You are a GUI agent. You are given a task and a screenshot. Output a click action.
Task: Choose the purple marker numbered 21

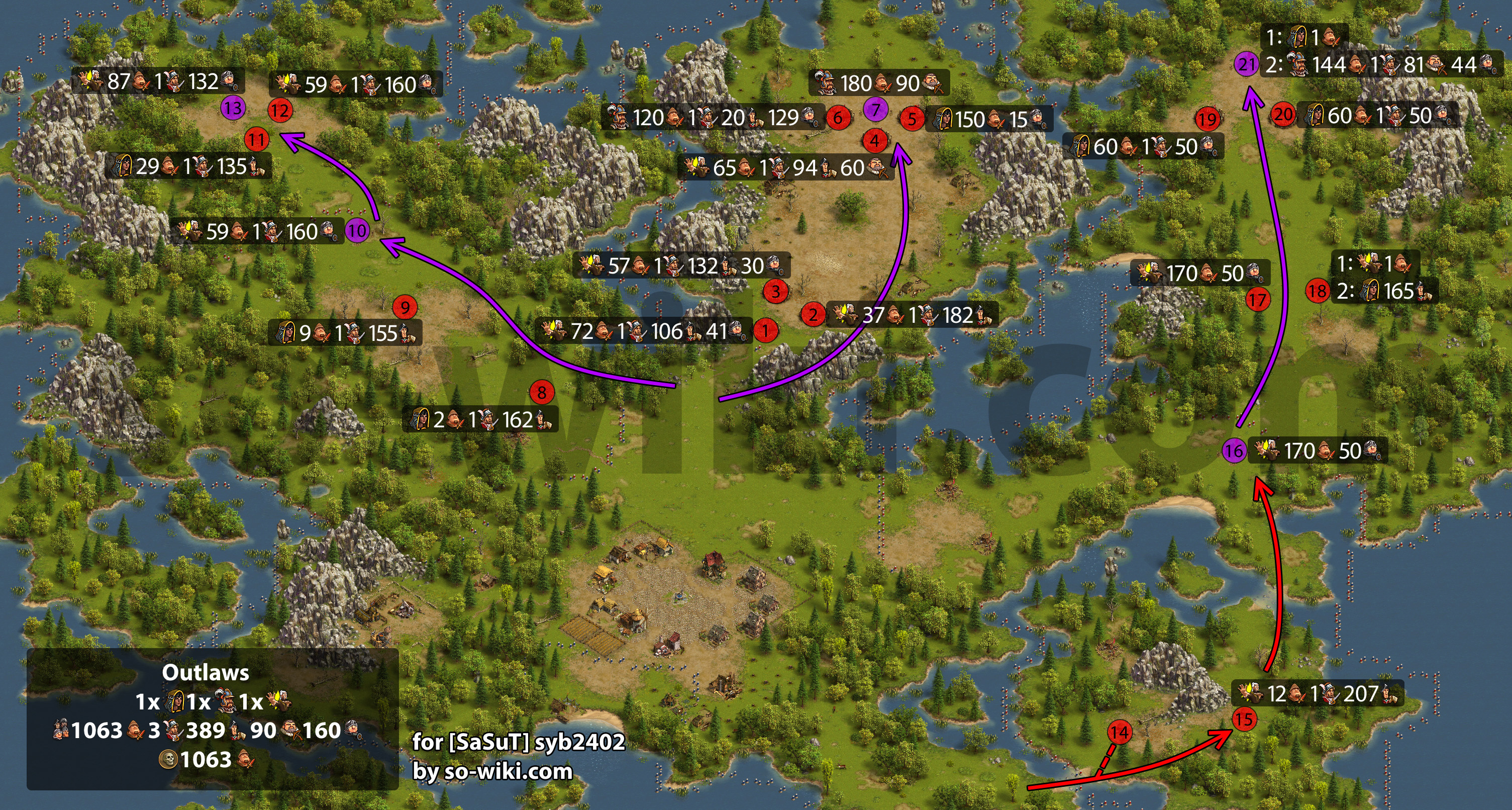(1246, 64)
